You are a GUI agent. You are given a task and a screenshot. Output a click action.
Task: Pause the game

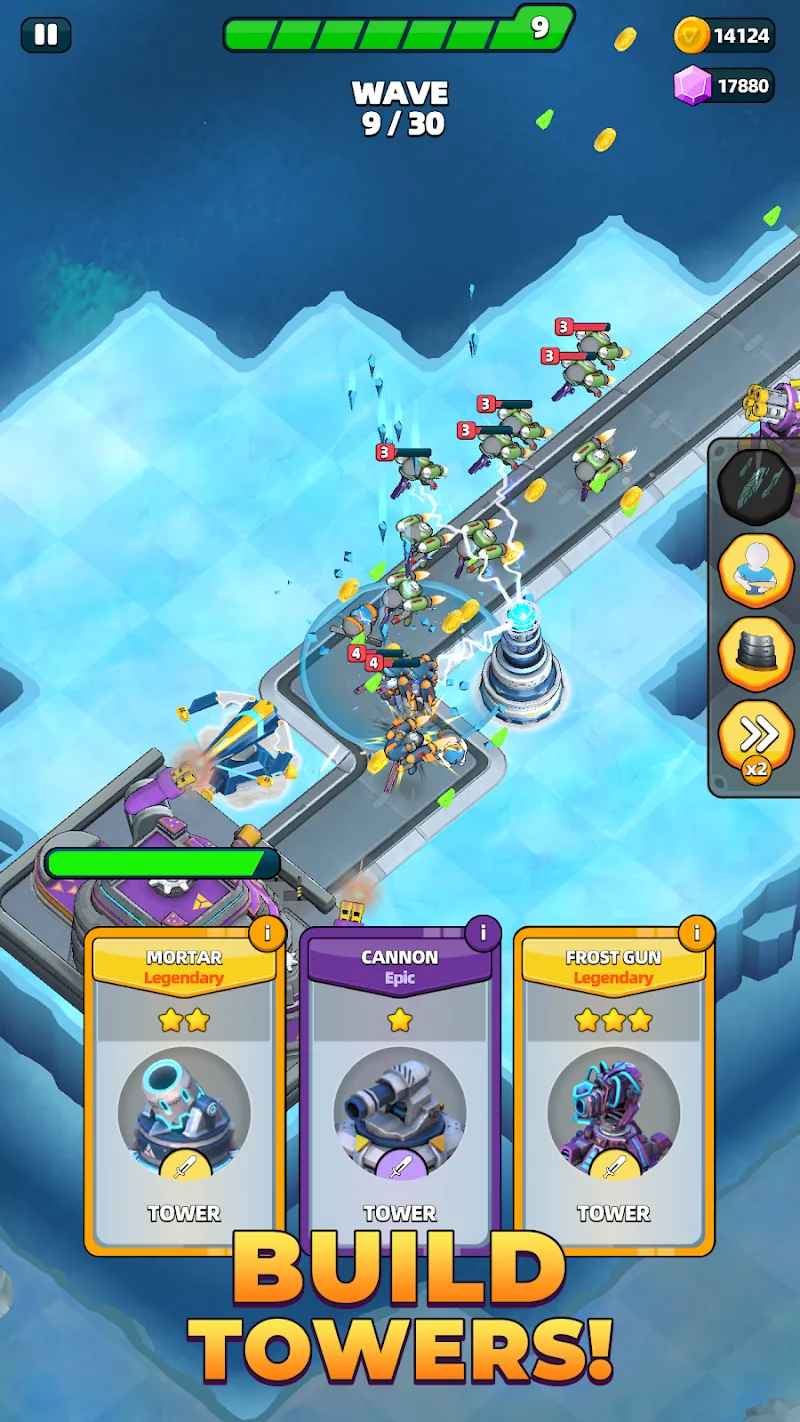[45, 35]
